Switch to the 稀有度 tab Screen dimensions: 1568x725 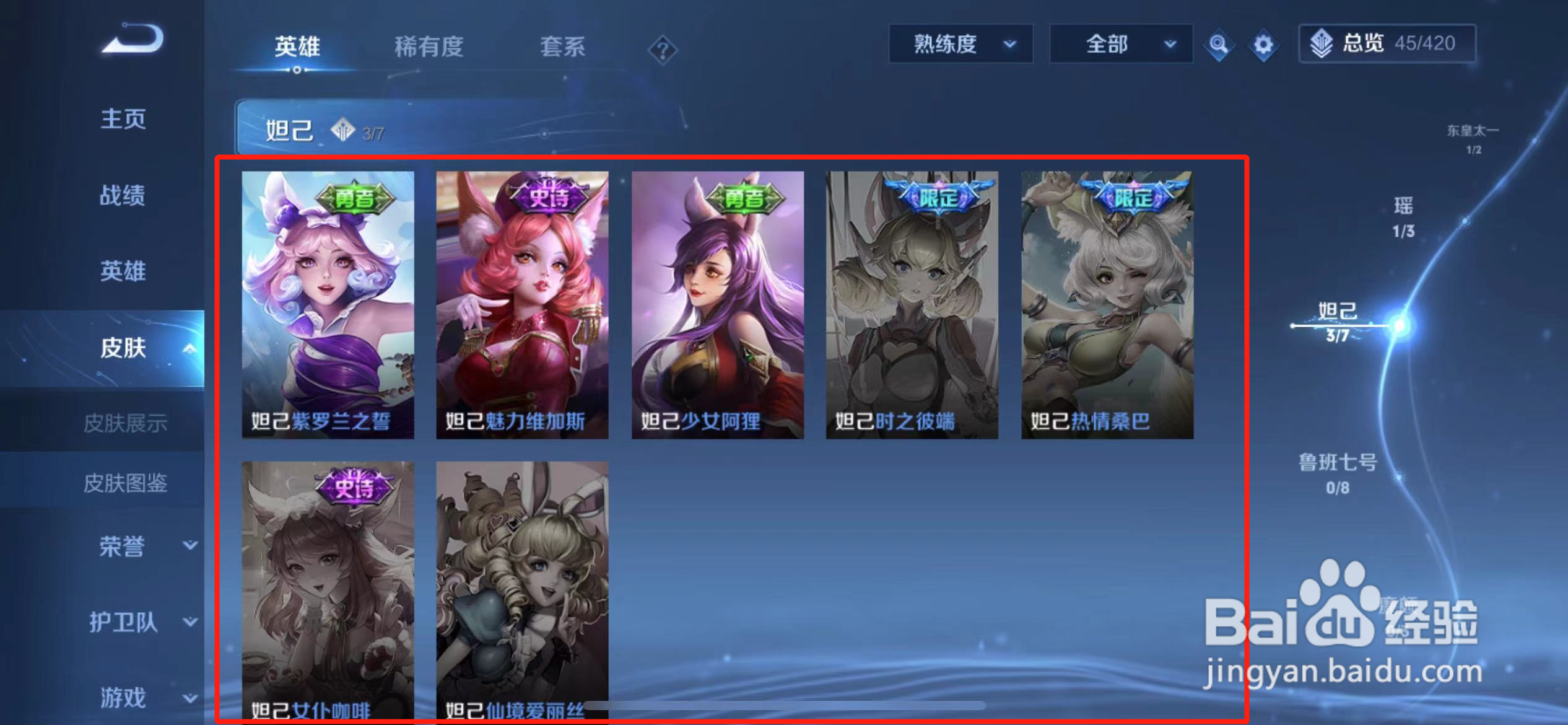430,48
